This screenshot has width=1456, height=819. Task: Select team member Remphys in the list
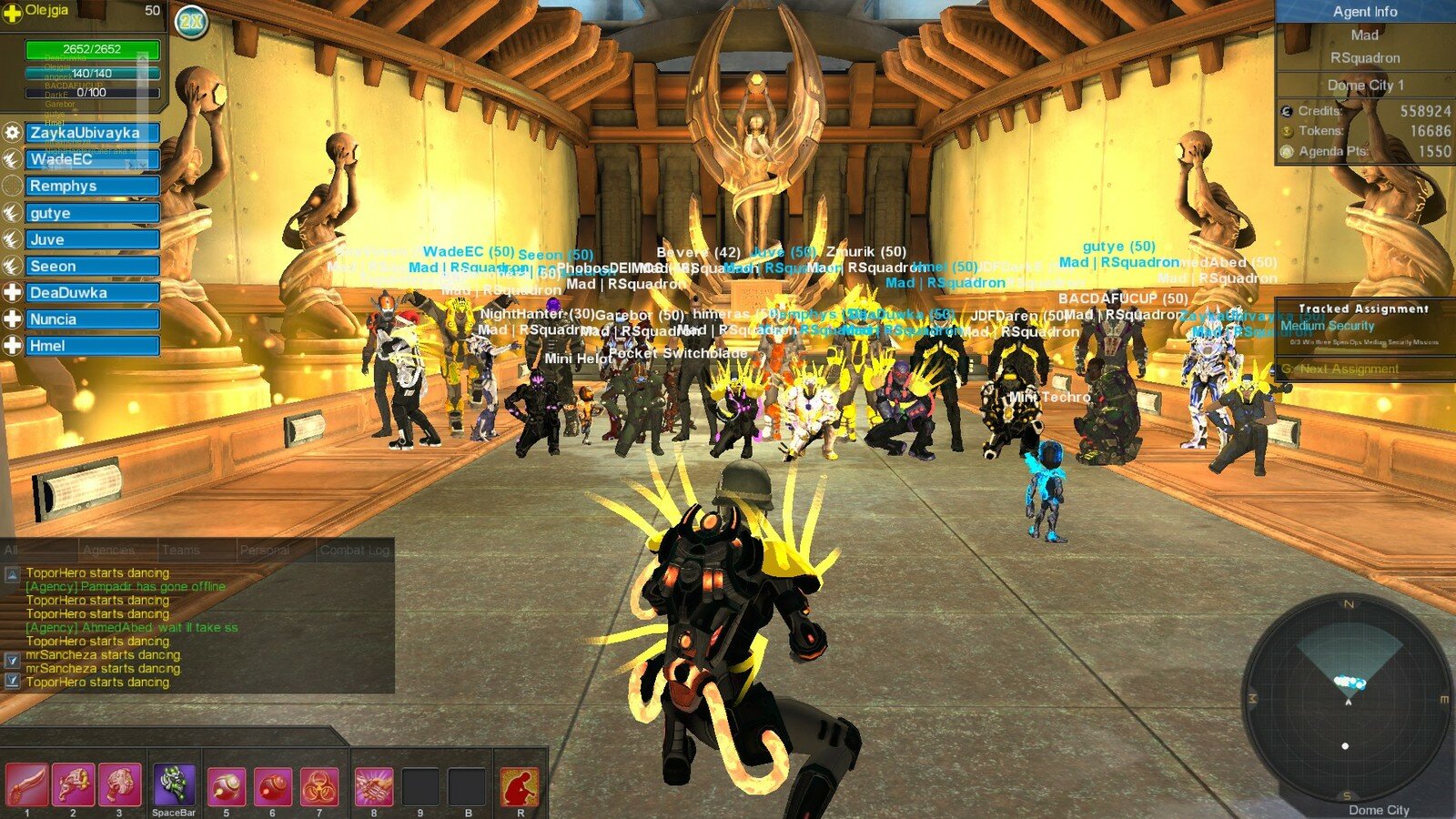(x=91, y=186)
